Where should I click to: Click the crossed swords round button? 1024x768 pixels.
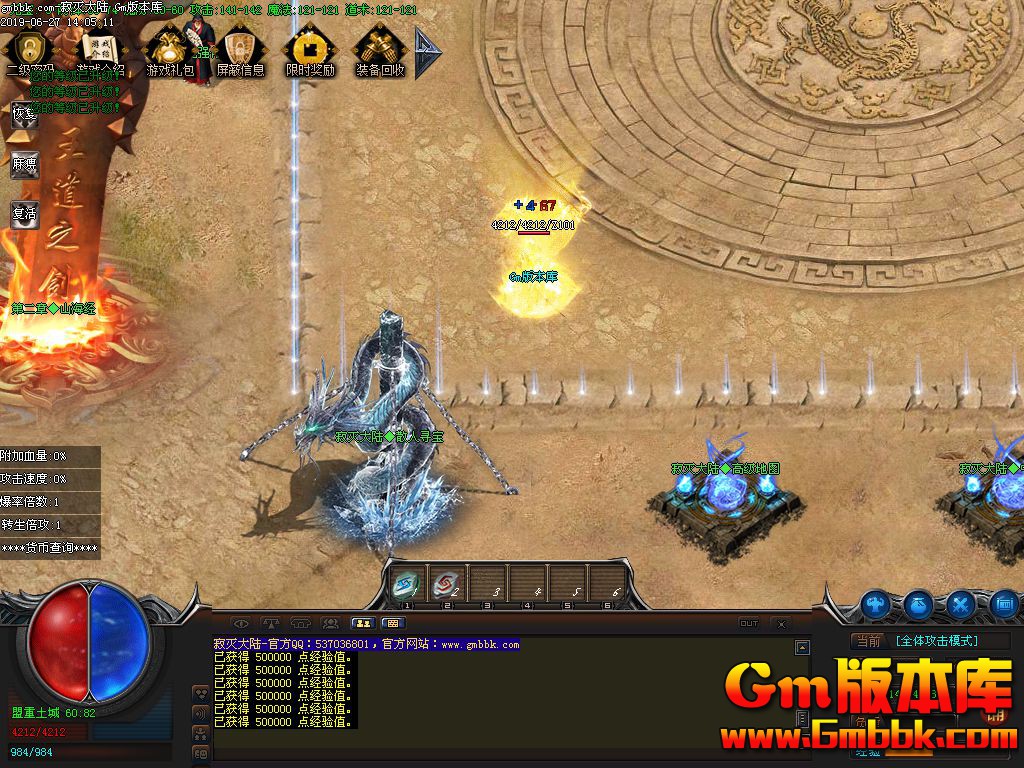(x=962, y=604)
